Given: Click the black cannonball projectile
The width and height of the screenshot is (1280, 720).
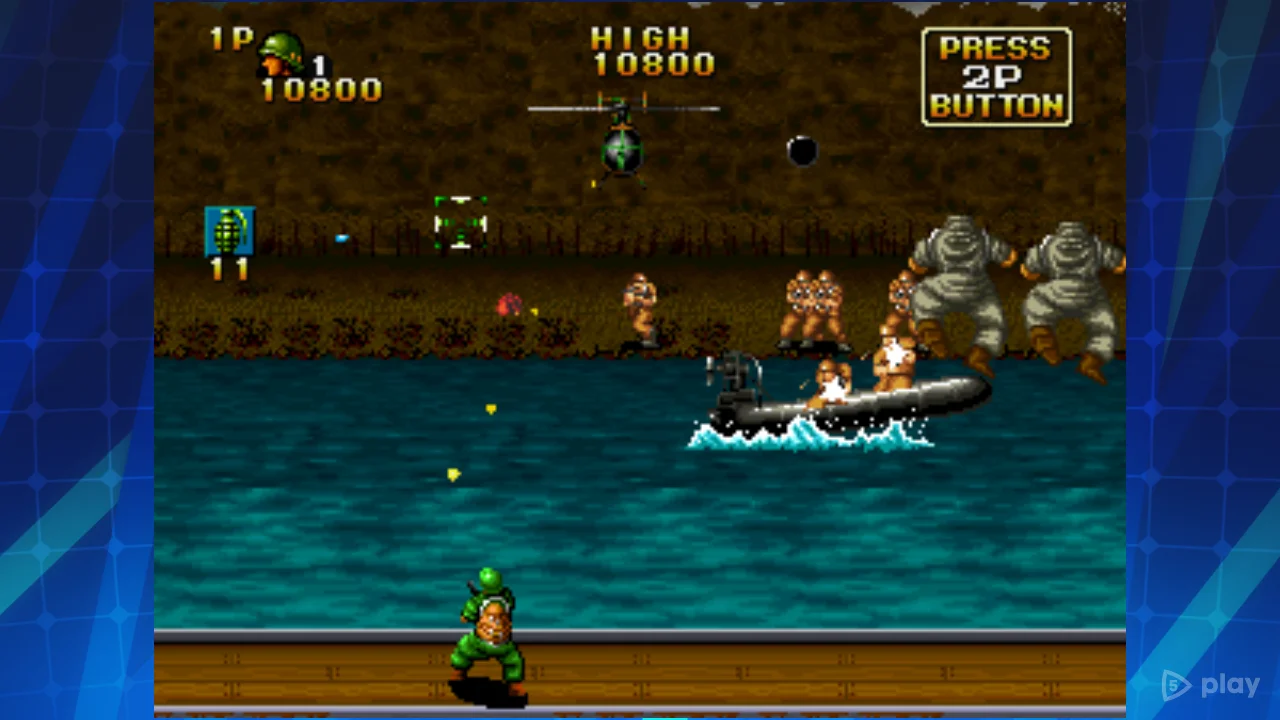Looking at the screenshot, I should 803,151.
